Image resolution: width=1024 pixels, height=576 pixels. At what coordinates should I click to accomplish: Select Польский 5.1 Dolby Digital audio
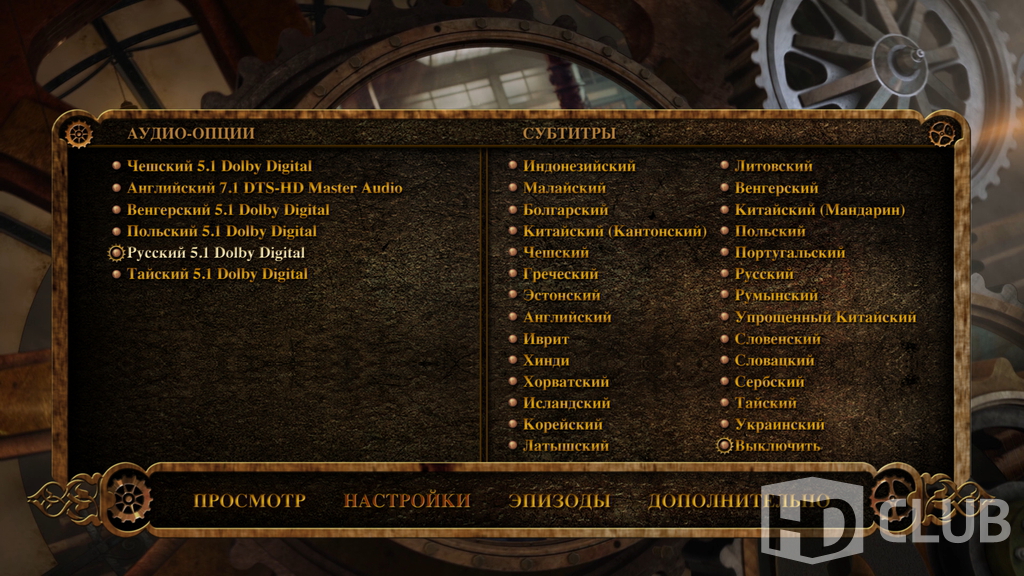click(x=221, y=231)
